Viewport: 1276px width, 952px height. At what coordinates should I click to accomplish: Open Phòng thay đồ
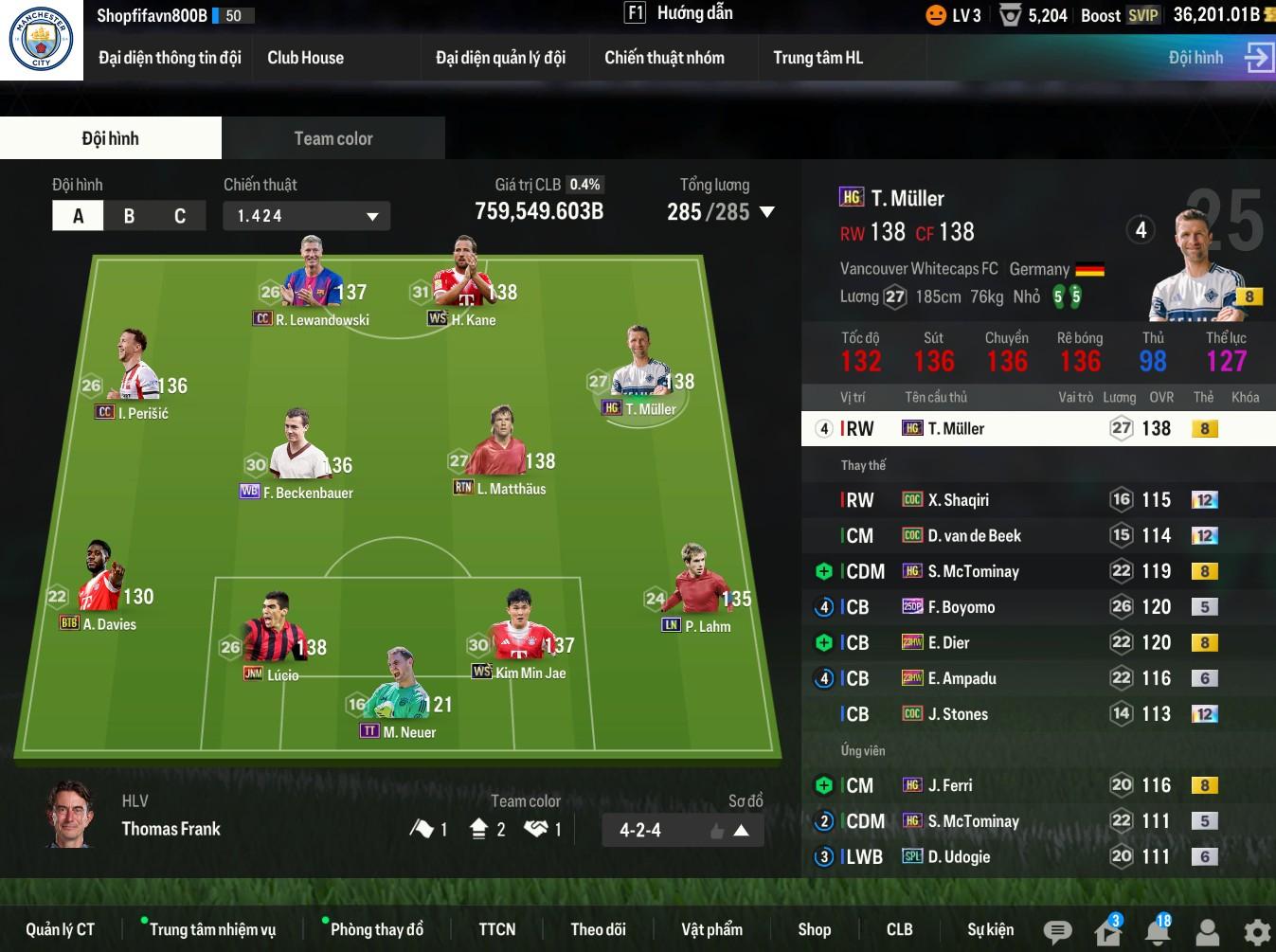pyautogui.click(x=376, y=929)
